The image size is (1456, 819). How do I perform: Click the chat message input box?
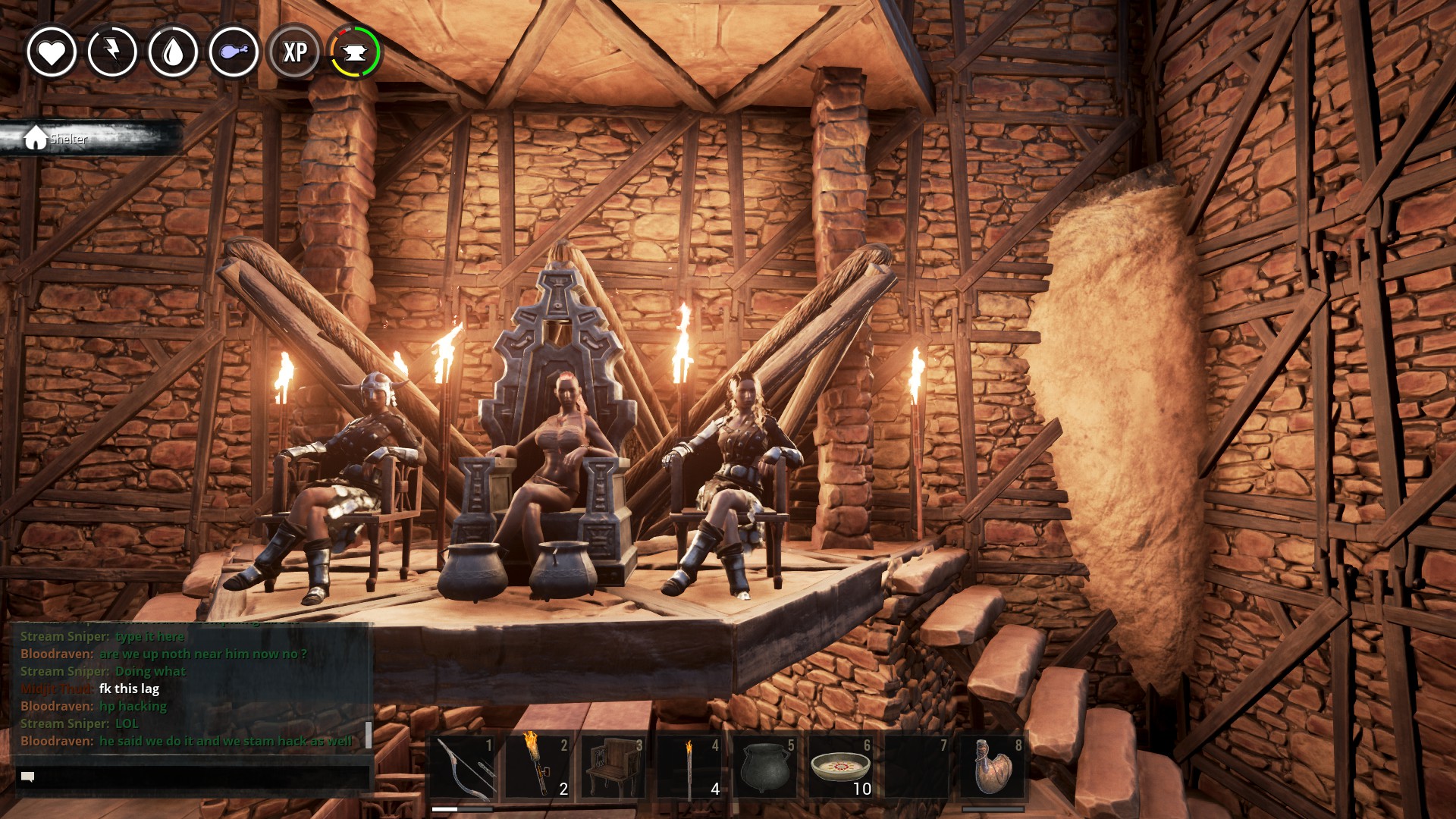coord(193,777)
